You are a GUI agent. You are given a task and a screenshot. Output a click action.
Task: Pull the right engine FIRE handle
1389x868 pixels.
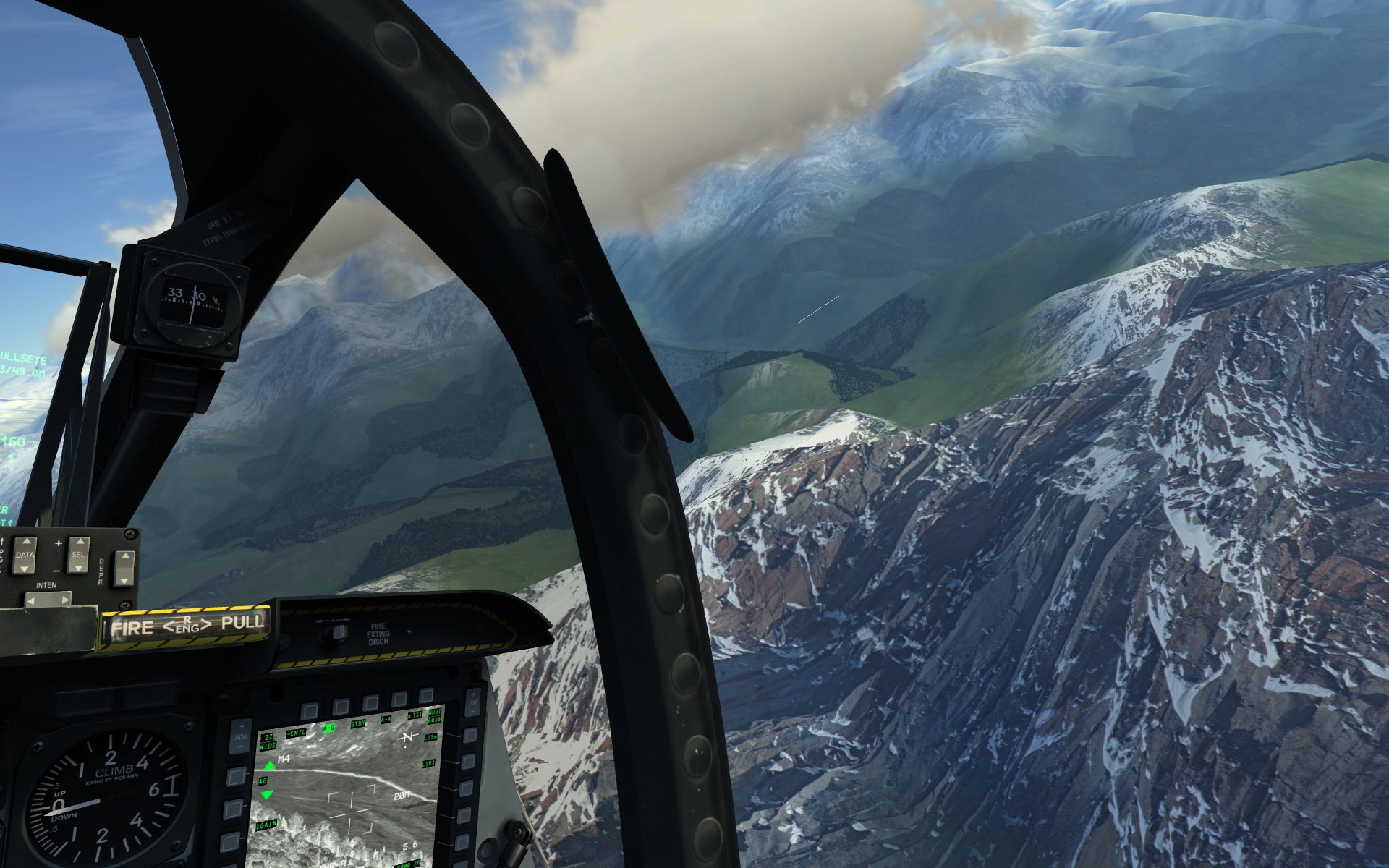coord(185,626)
